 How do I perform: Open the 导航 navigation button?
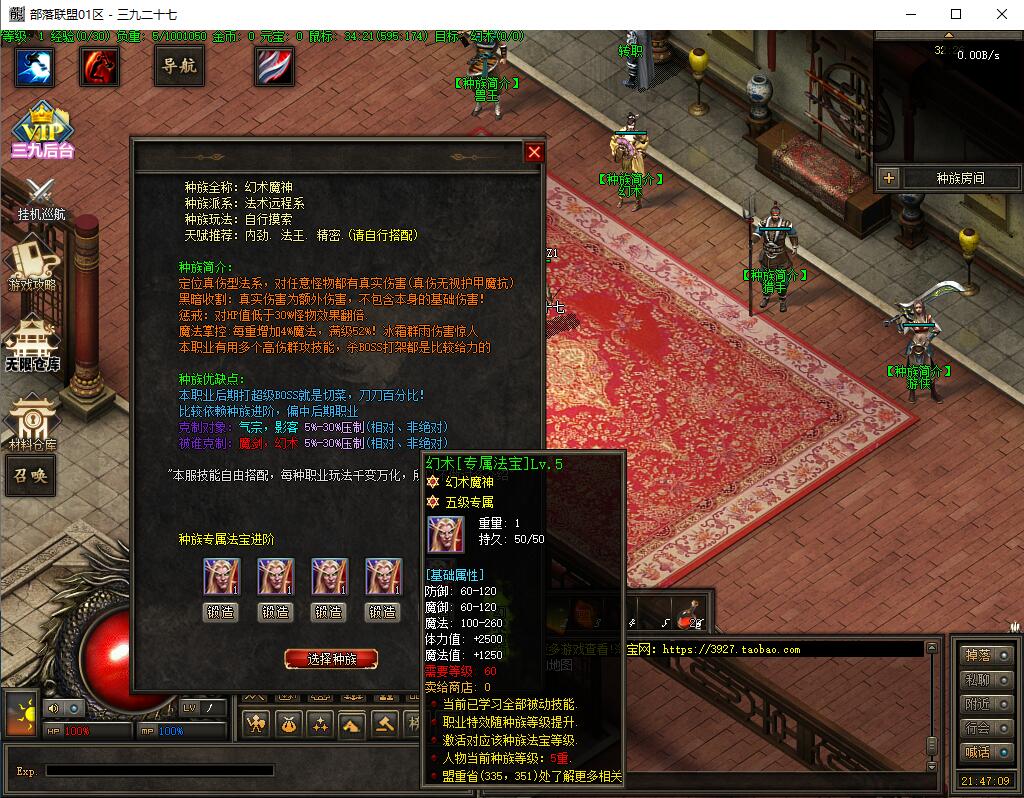point(180,66)
